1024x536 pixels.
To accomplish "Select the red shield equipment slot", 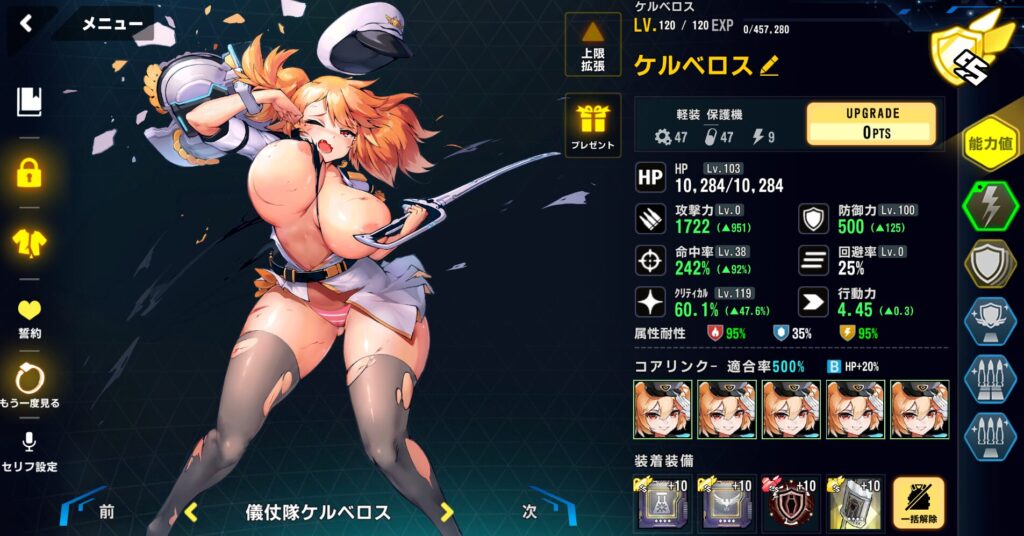I will tap(789, 504).
